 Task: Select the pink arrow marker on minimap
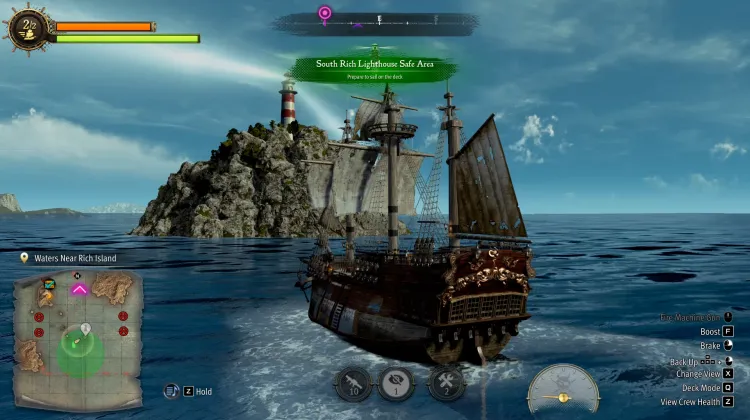79,289
